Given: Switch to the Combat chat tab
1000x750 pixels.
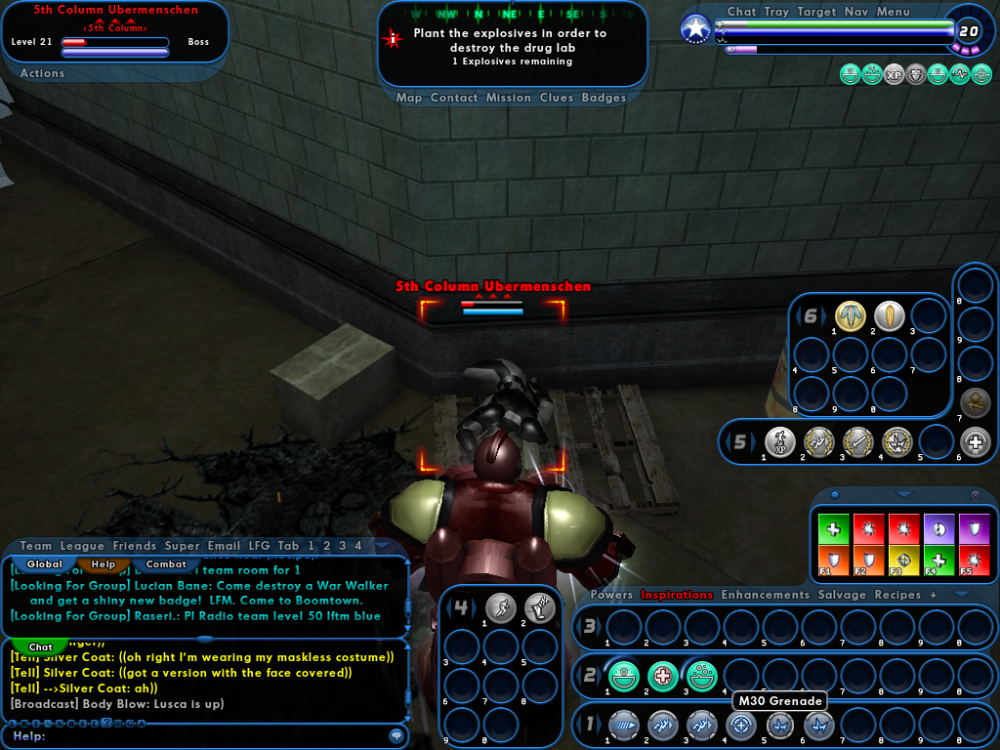Looking at the screenshot, I should (165, 564).
